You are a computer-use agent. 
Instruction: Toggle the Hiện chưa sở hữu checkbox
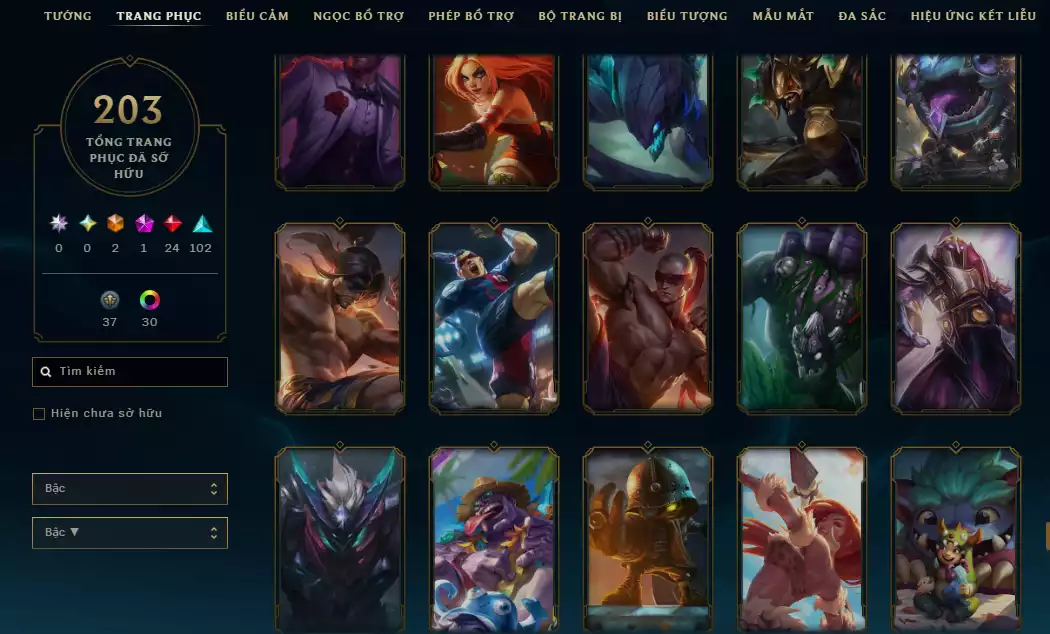pos(39,414)
